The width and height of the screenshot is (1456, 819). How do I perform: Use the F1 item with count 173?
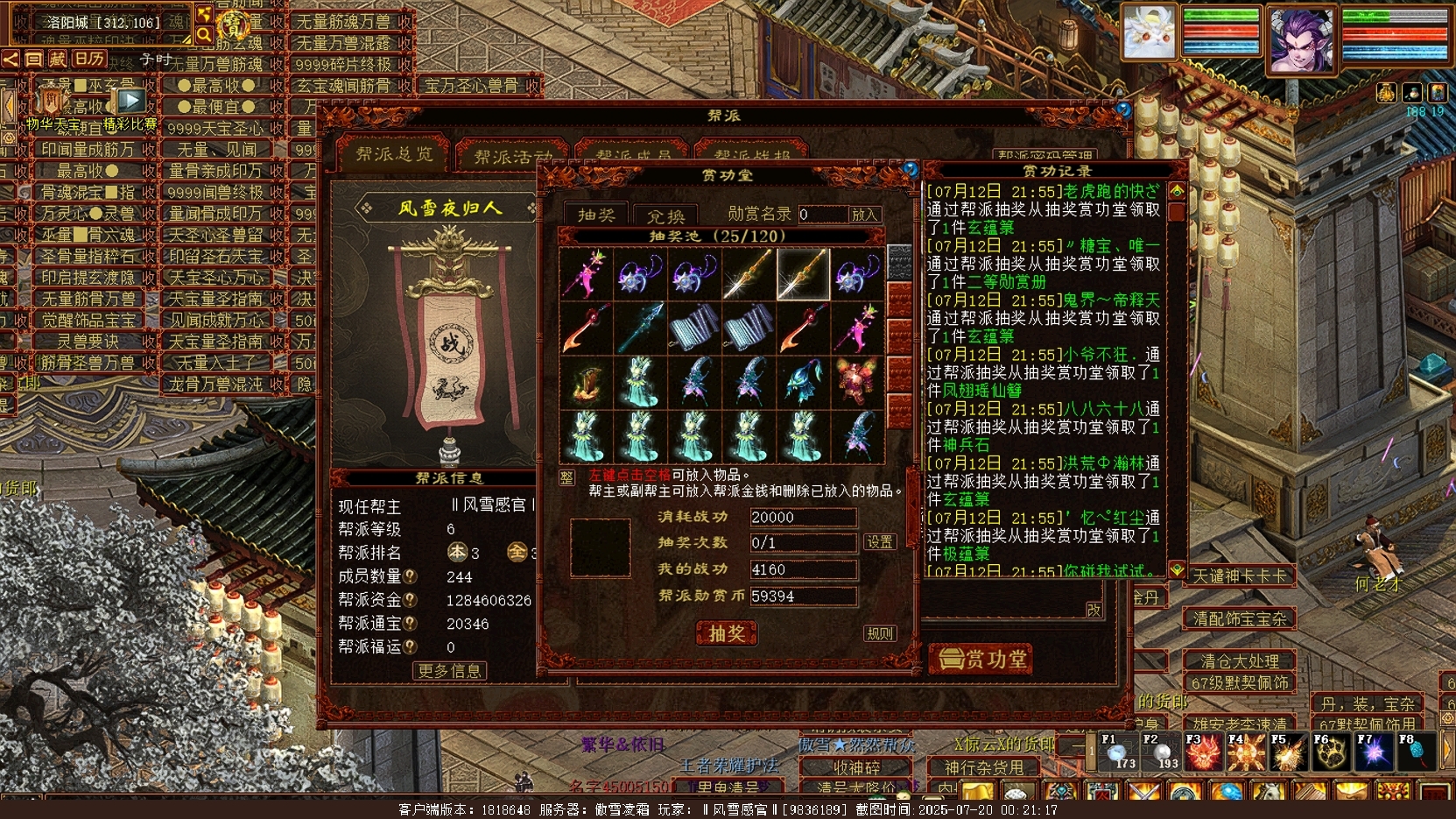pyautogui.click(x=1116, y=753)
